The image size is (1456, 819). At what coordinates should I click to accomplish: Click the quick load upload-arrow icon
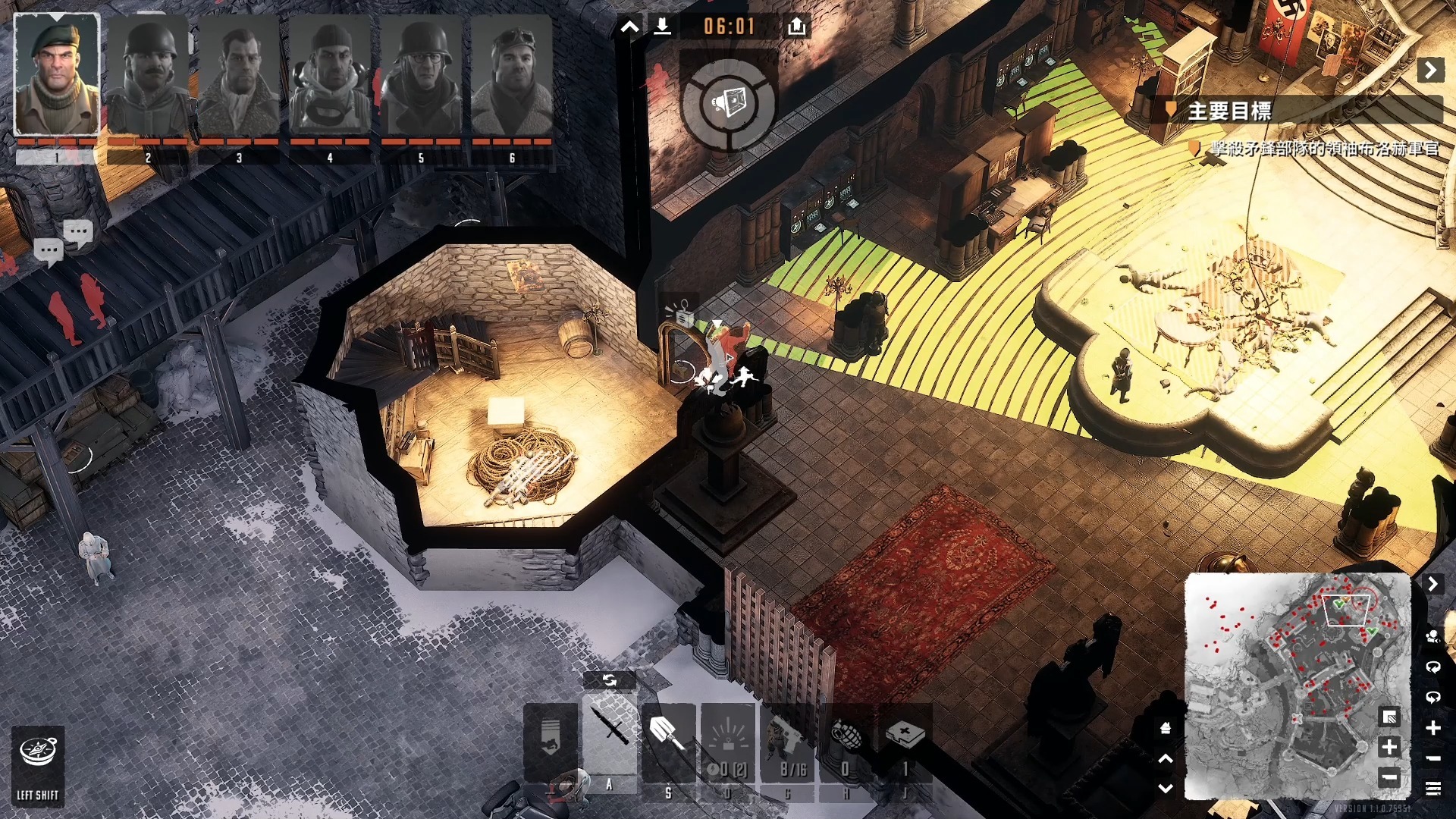pos(796,27)
